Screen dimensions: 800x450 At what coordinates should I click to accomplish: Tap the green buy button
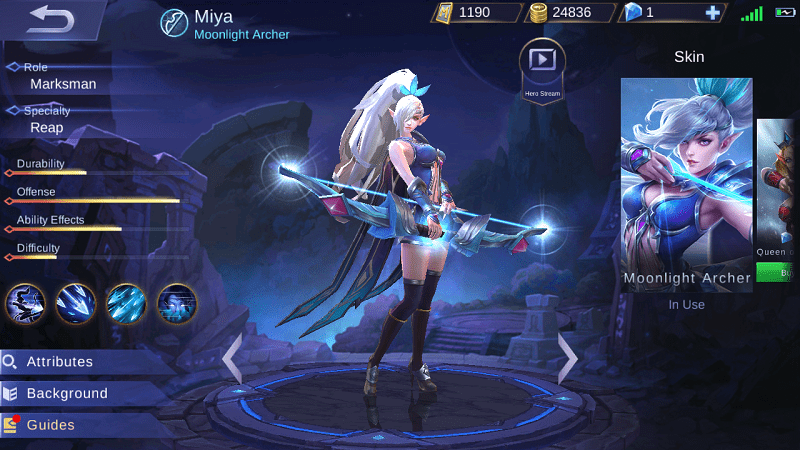tap(778, 272)
